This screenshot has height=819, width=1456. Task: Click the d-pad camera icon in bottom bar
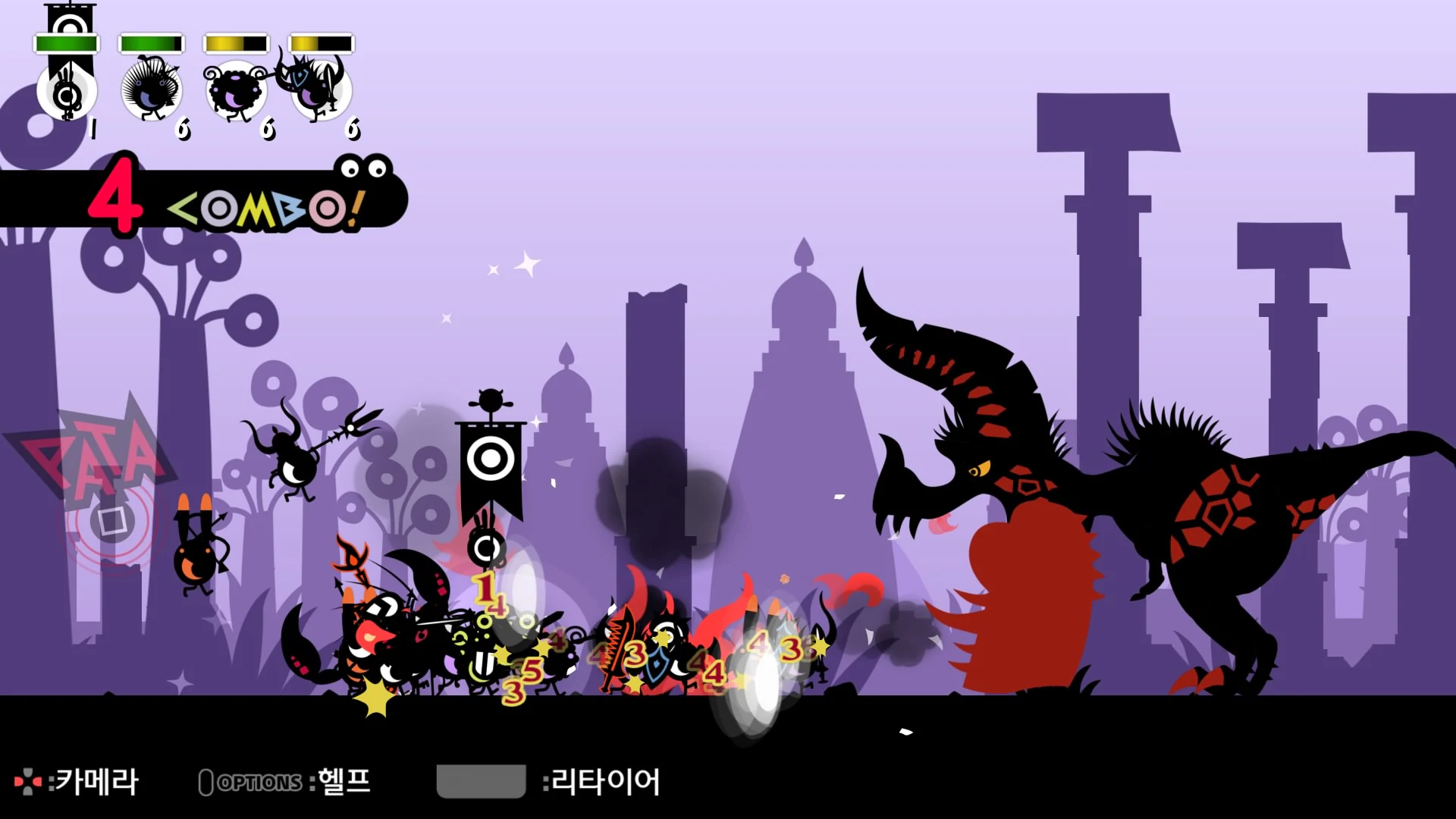point(28,781)
